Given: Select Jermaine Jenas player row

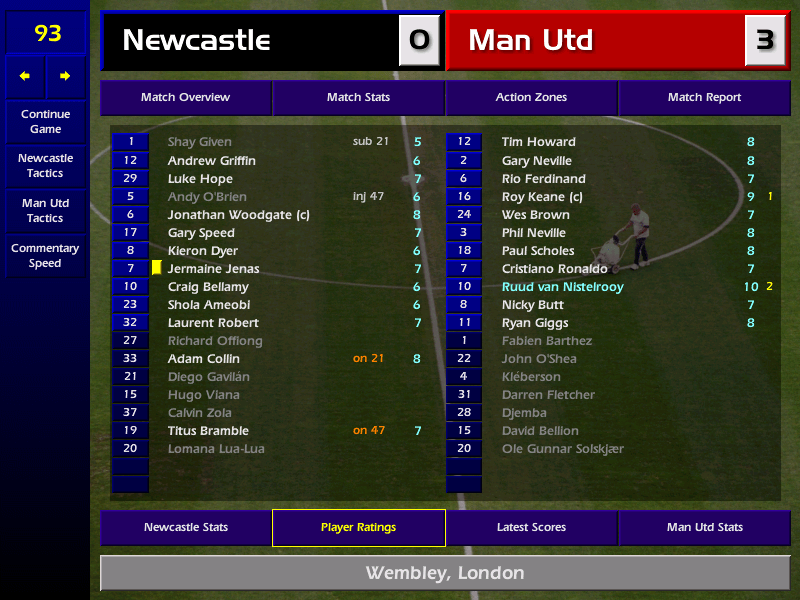Looking at the screenshot, I should click(213, 269).
